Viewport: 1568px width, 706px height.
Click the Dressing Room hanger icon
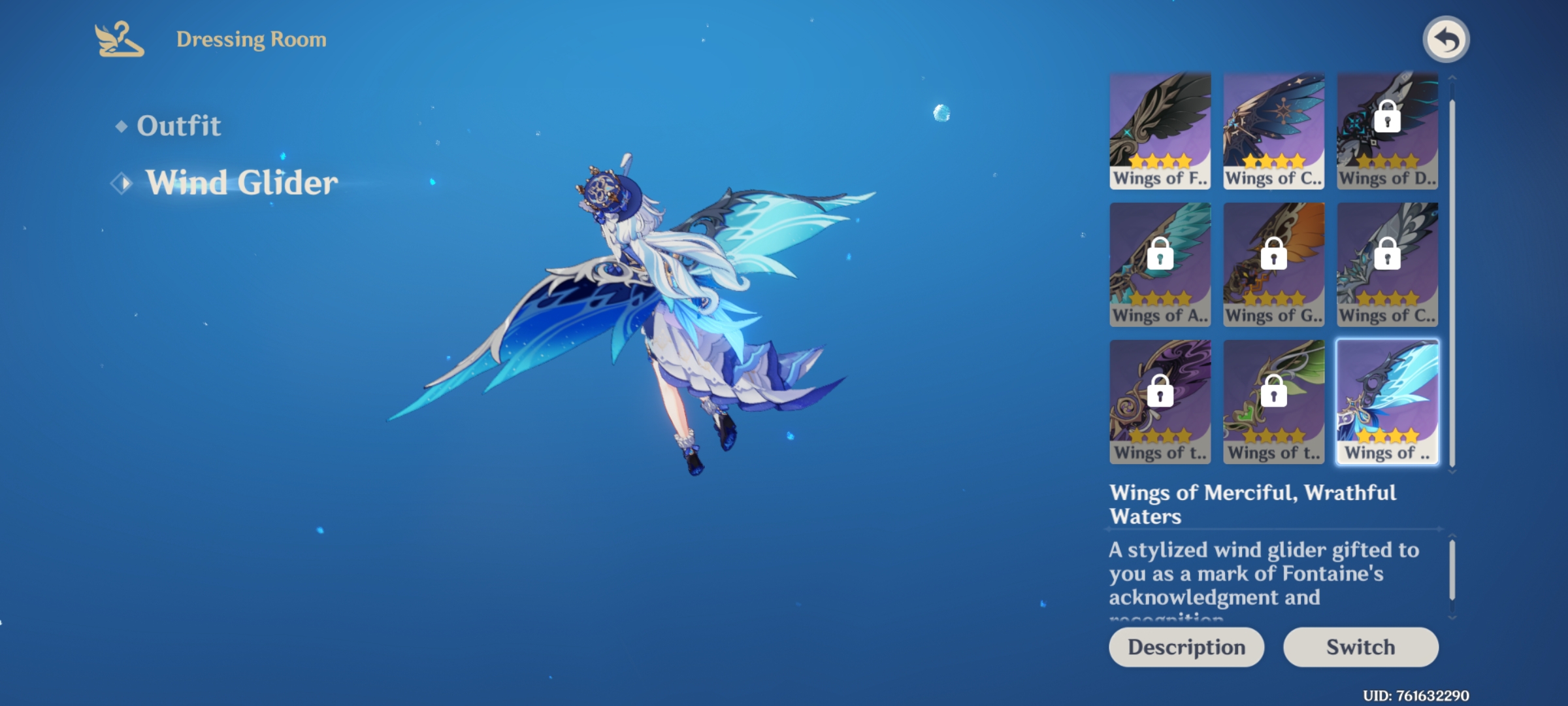click(x=116, y=39)
